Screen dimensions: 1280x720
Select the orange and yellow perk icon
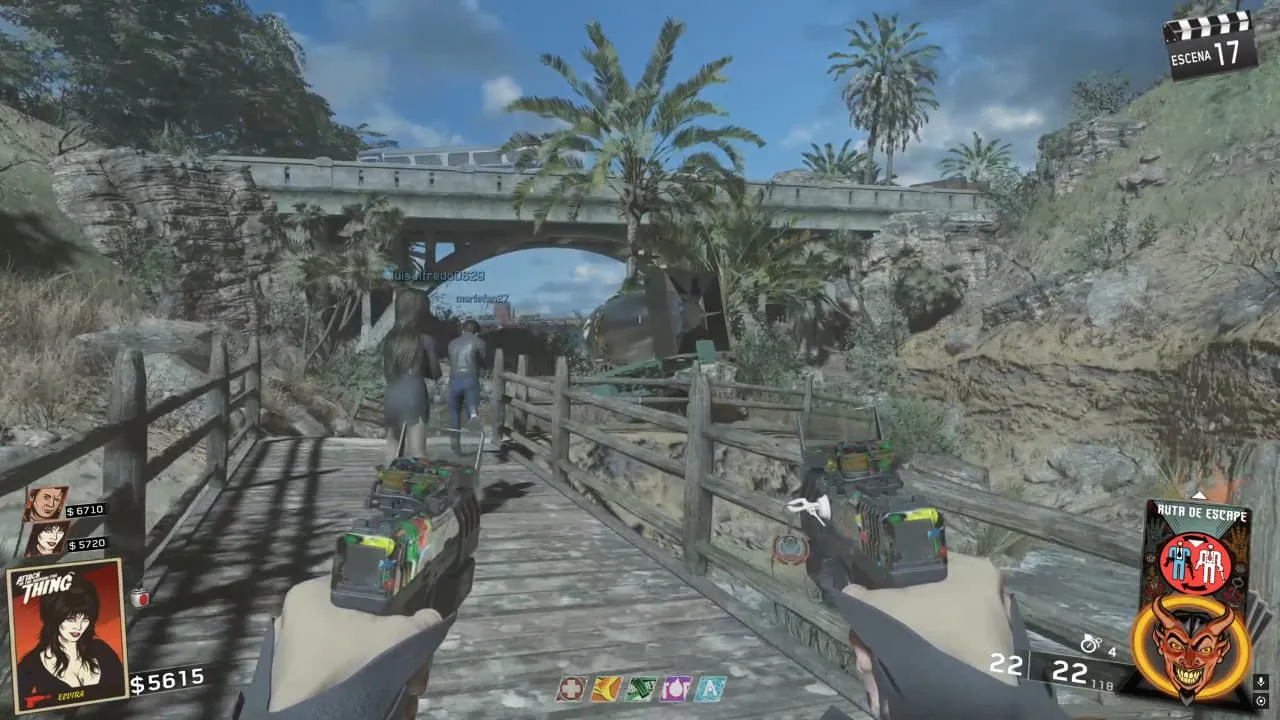point(606,689)
